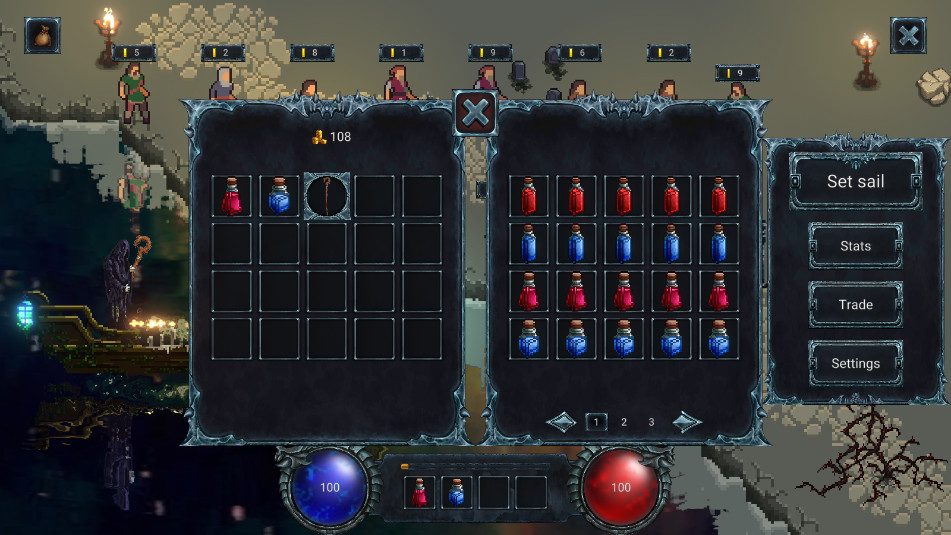
Task: Use the blue potion in the hotbar
Action: coord(457,492)
